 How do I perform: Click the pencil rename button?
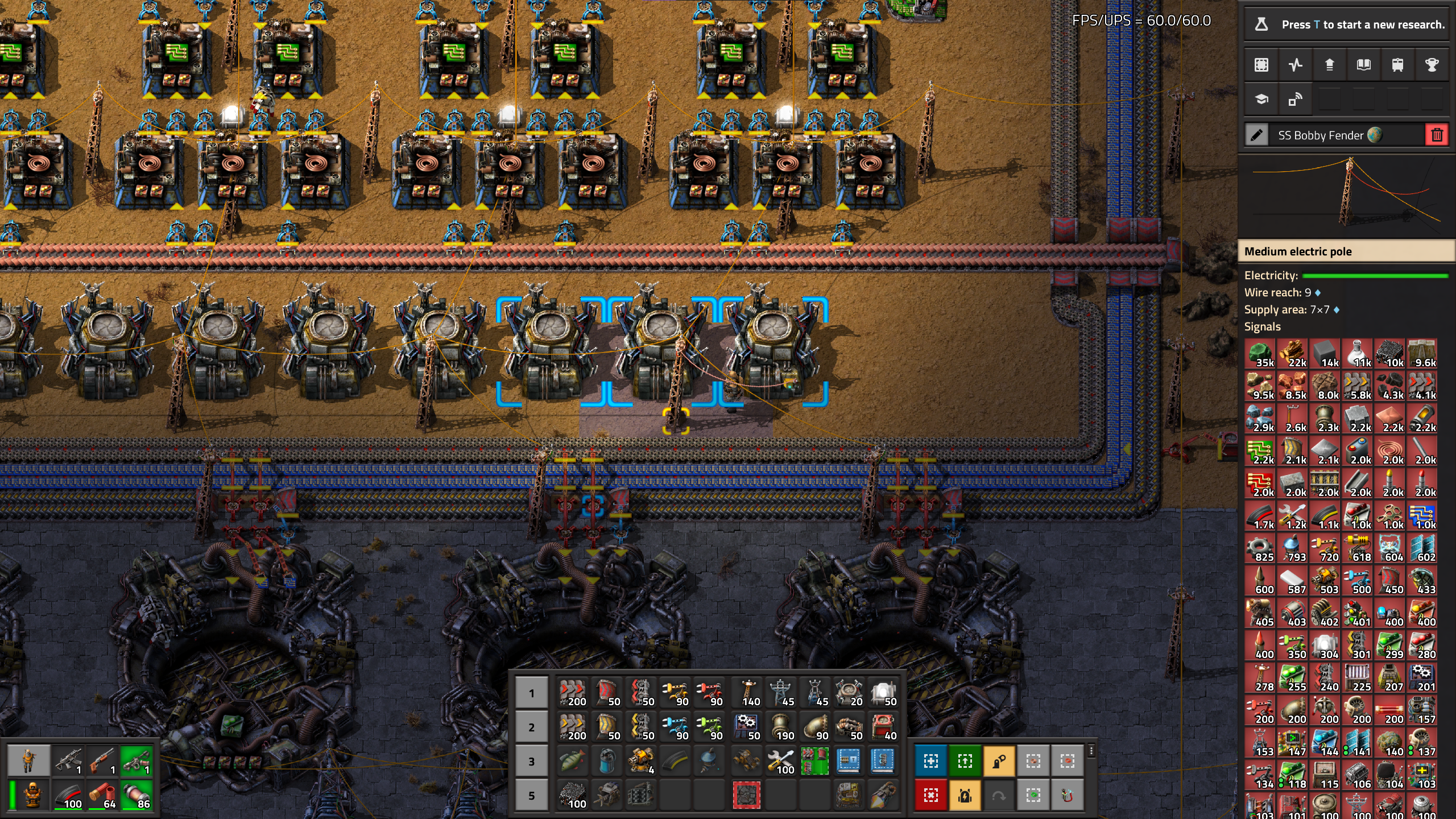click(x=1256, y=135)
